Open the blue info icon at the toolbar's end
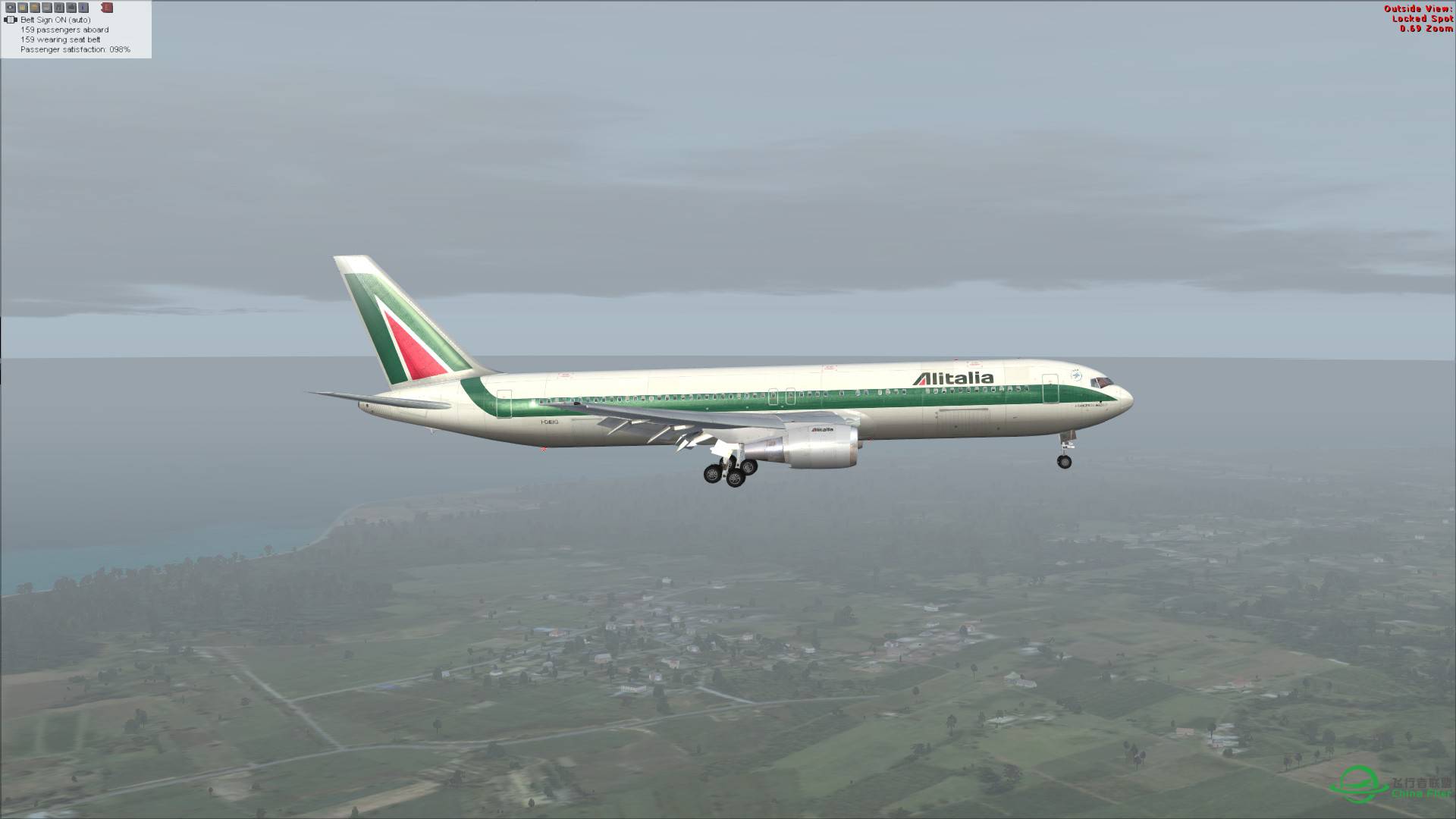Screen dimensions: 1456x819 click(83, 8)
